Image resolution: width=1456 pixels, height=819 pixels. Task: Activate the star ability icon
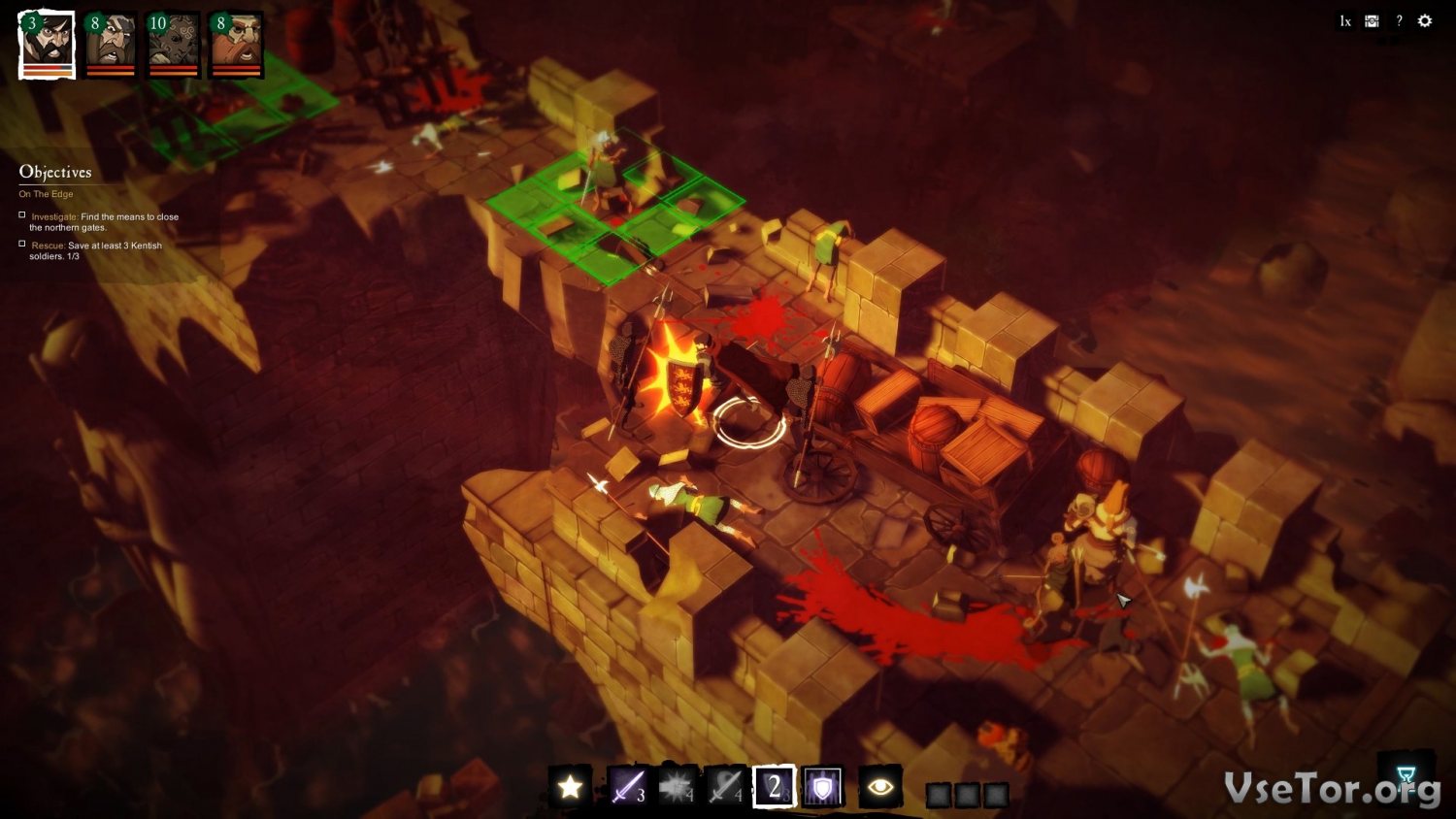pyautogui.click(x=570, y=787)
